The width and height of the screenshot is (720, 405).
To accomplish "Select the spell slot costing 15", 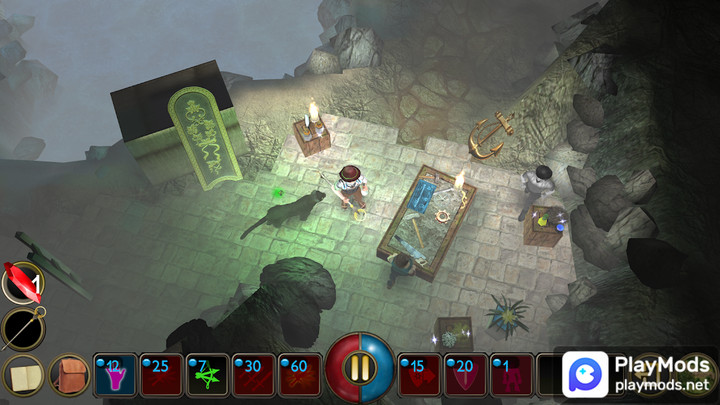I will click(420, 375).
